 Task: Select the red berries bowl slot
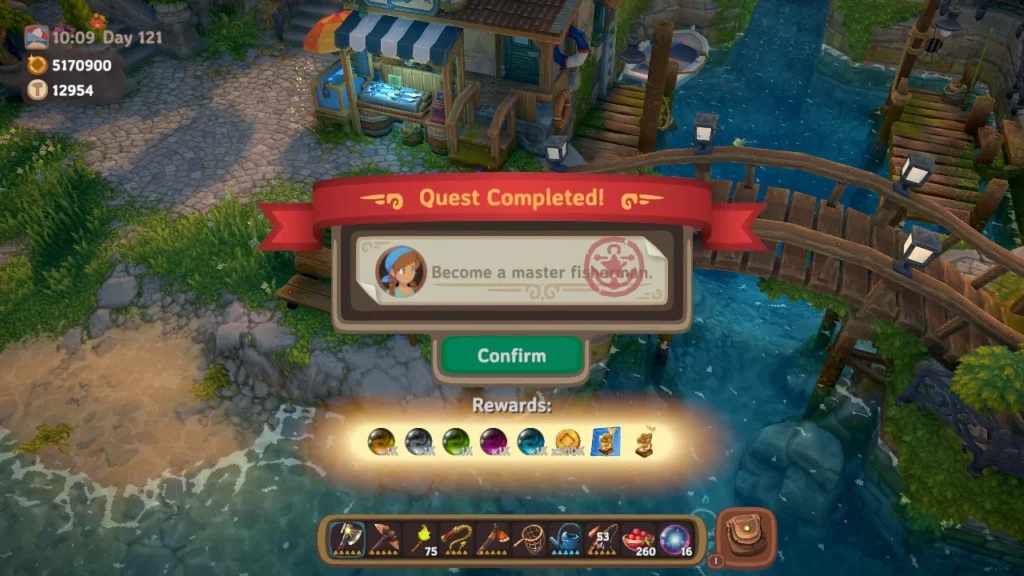(637, 540)
